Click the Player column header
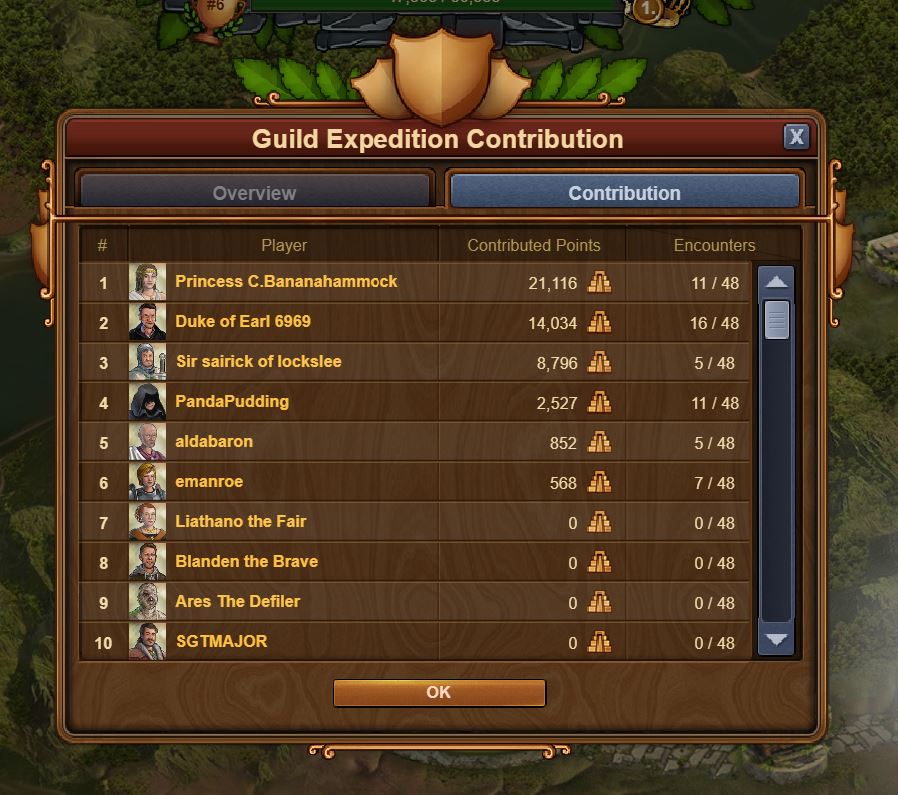This screenshot has height=795, width=898. 284,245
